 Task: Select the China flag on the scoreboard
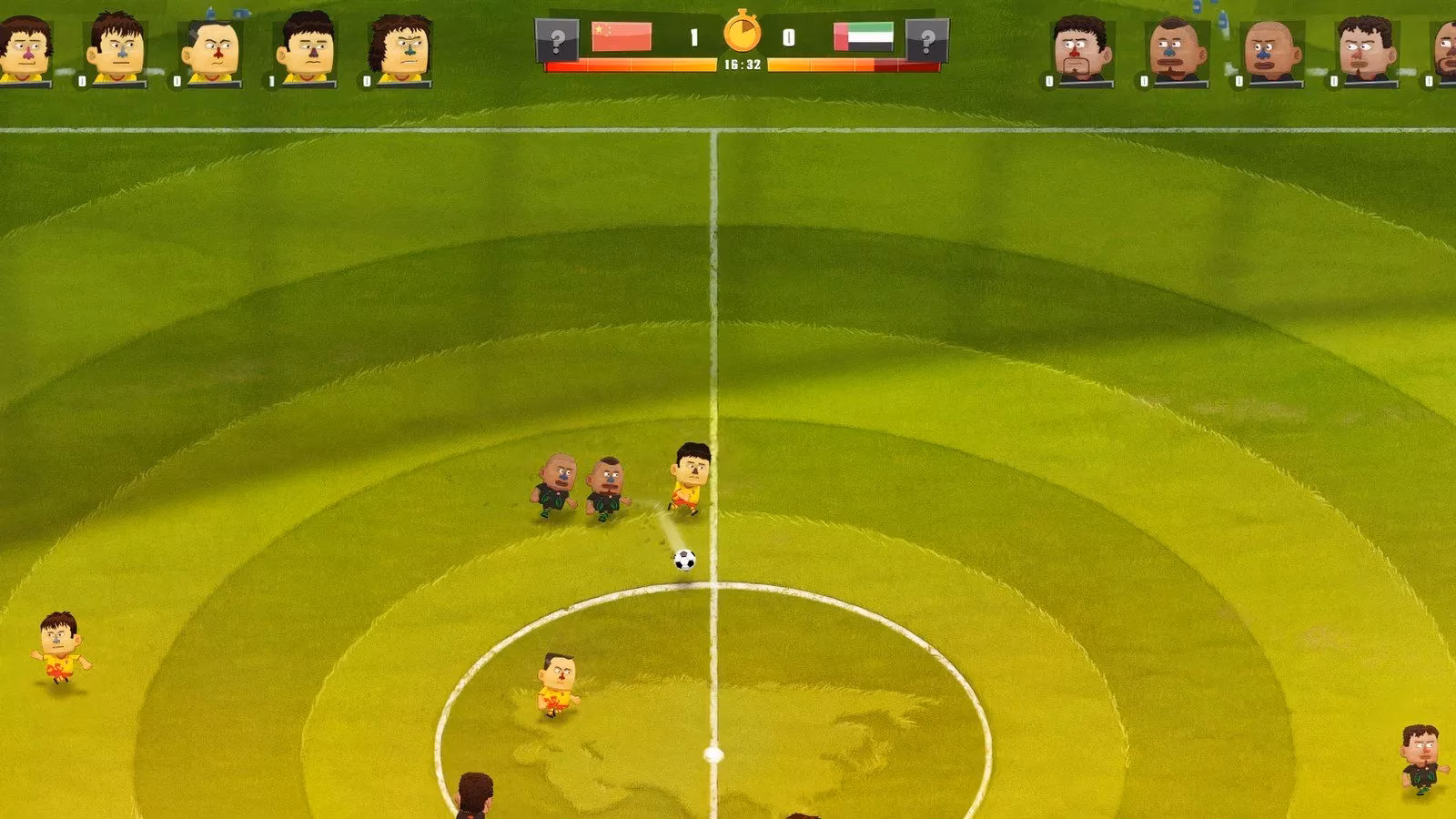click(x=621, y=35)
